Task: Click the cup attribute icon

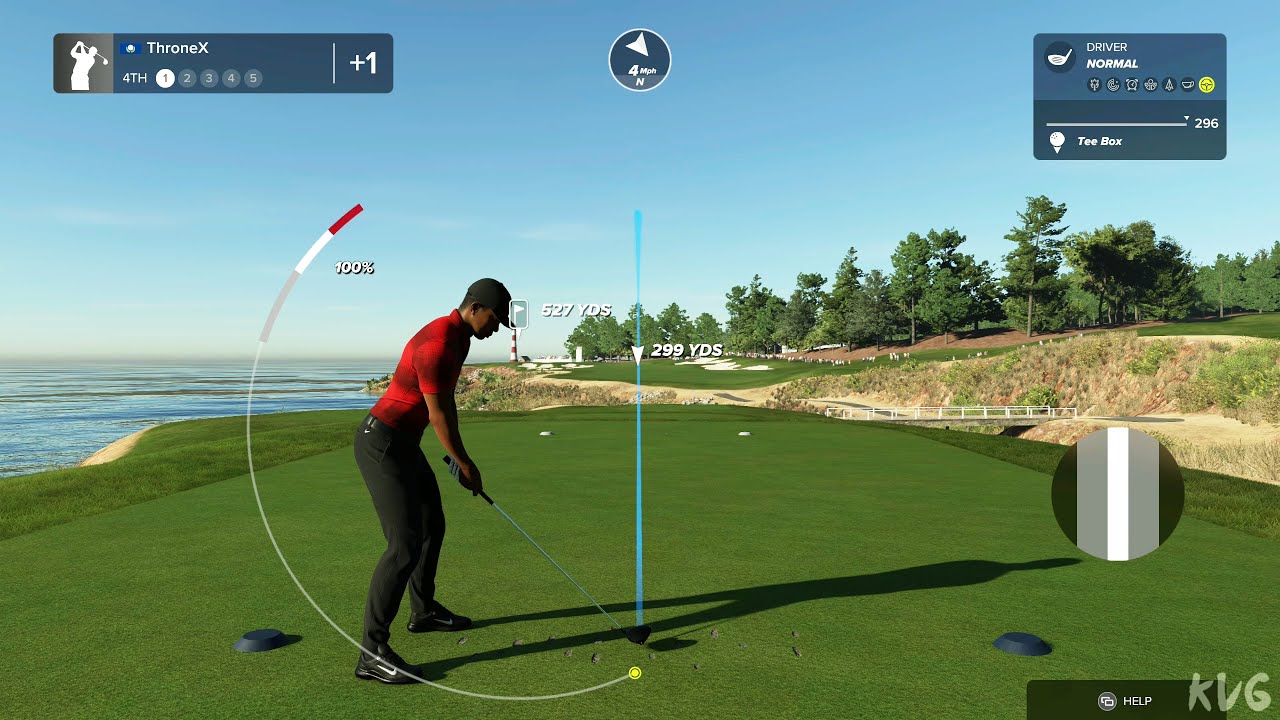Action: pyautogui.click(x=1188, y=84)
